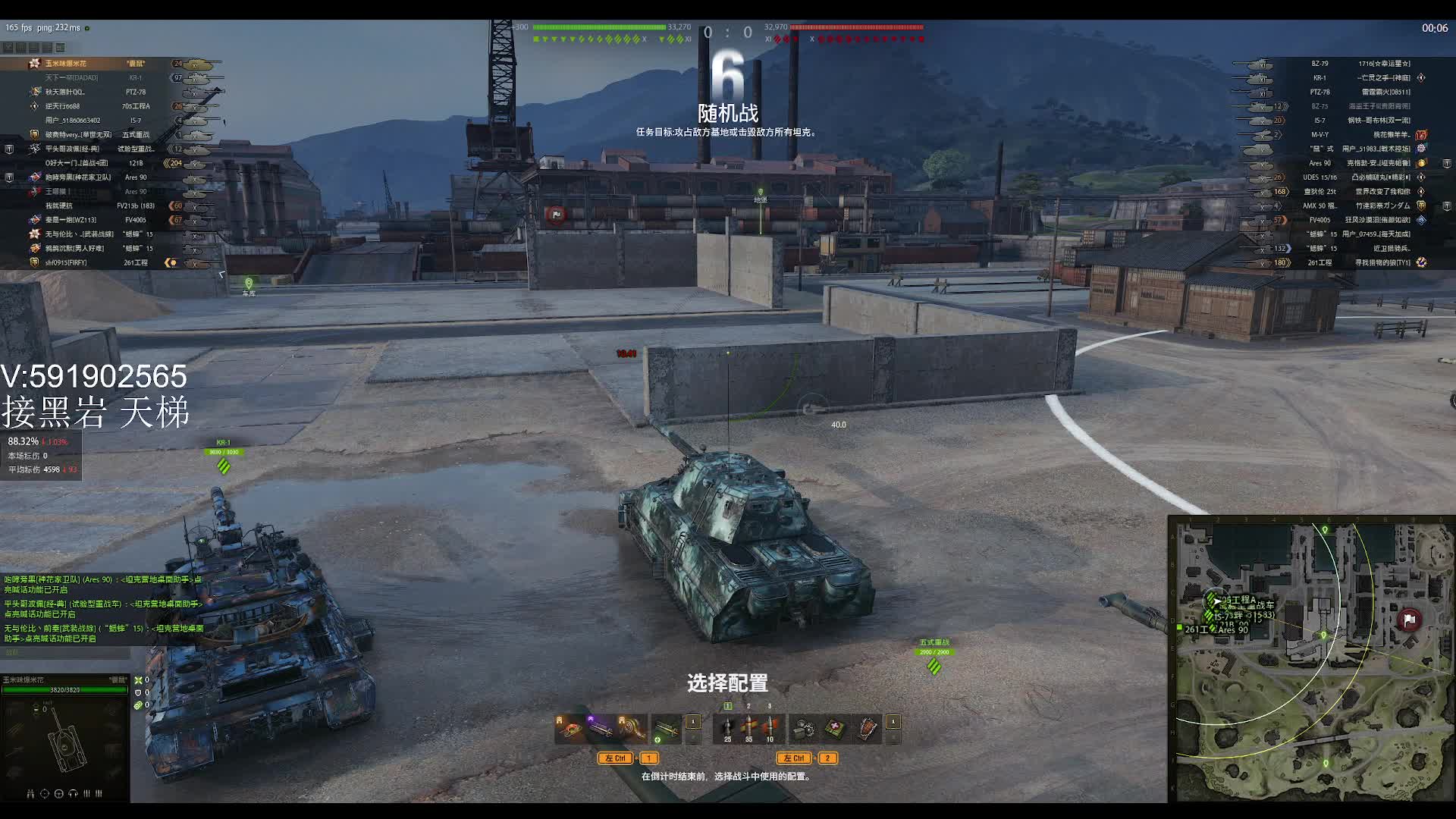
Task: Select consumables loadout set 1 button
Action: coord(893,722)
